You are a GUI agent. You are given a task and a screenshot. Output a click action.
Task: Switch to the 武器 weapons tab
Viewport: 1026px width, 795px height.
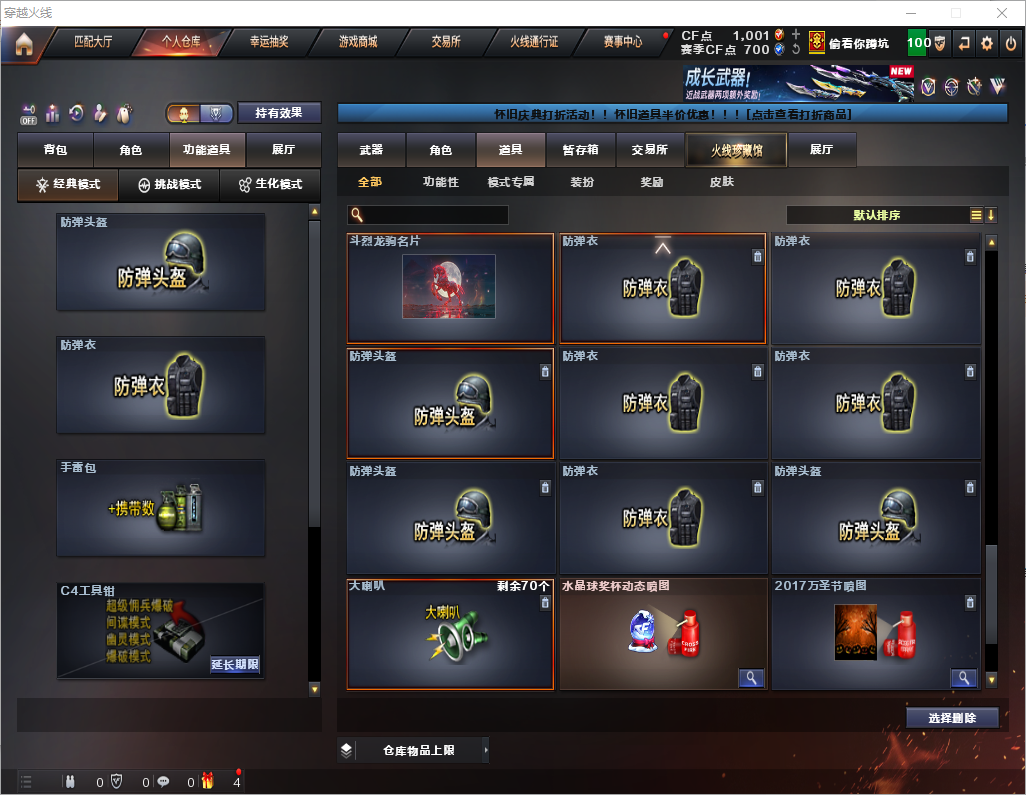click(x=371, y=150)
